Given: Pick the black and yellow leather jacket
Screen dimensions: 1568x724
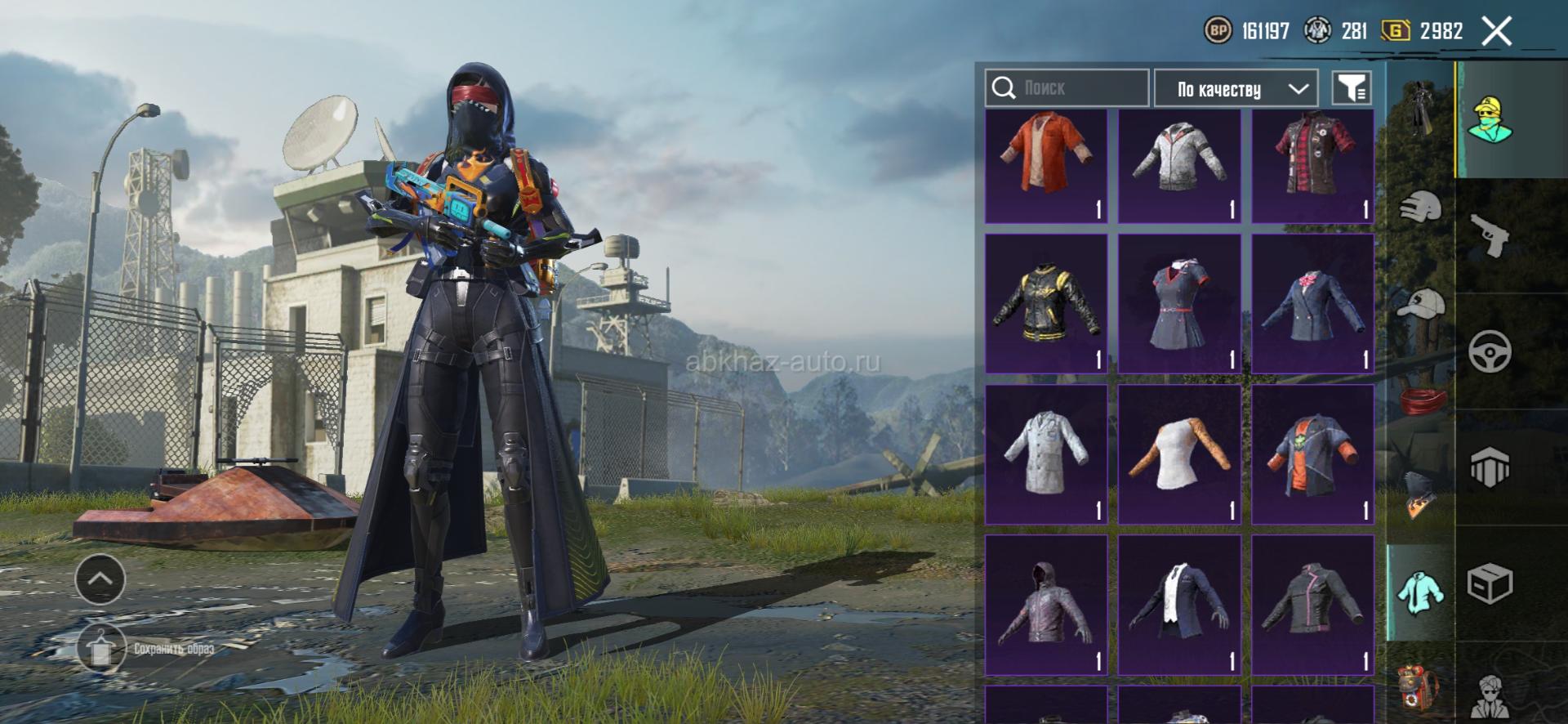Looking at the screenshot, I should click(1046, 303).
